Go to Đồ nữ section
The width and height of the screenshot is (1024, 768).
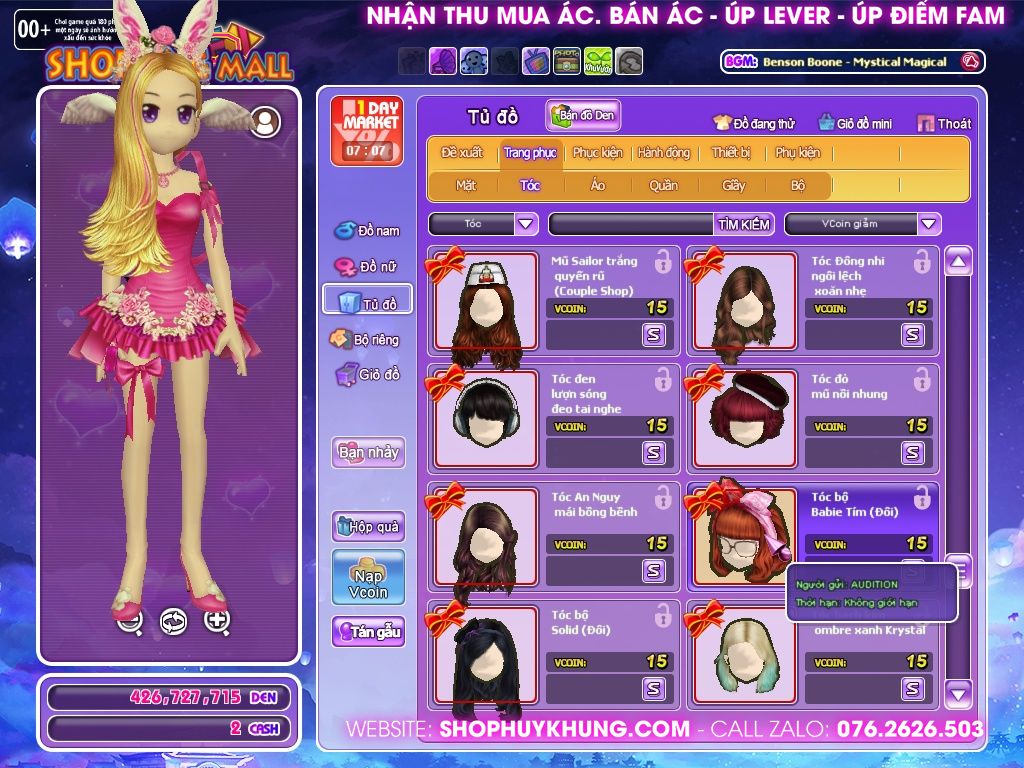pos(368,267)
